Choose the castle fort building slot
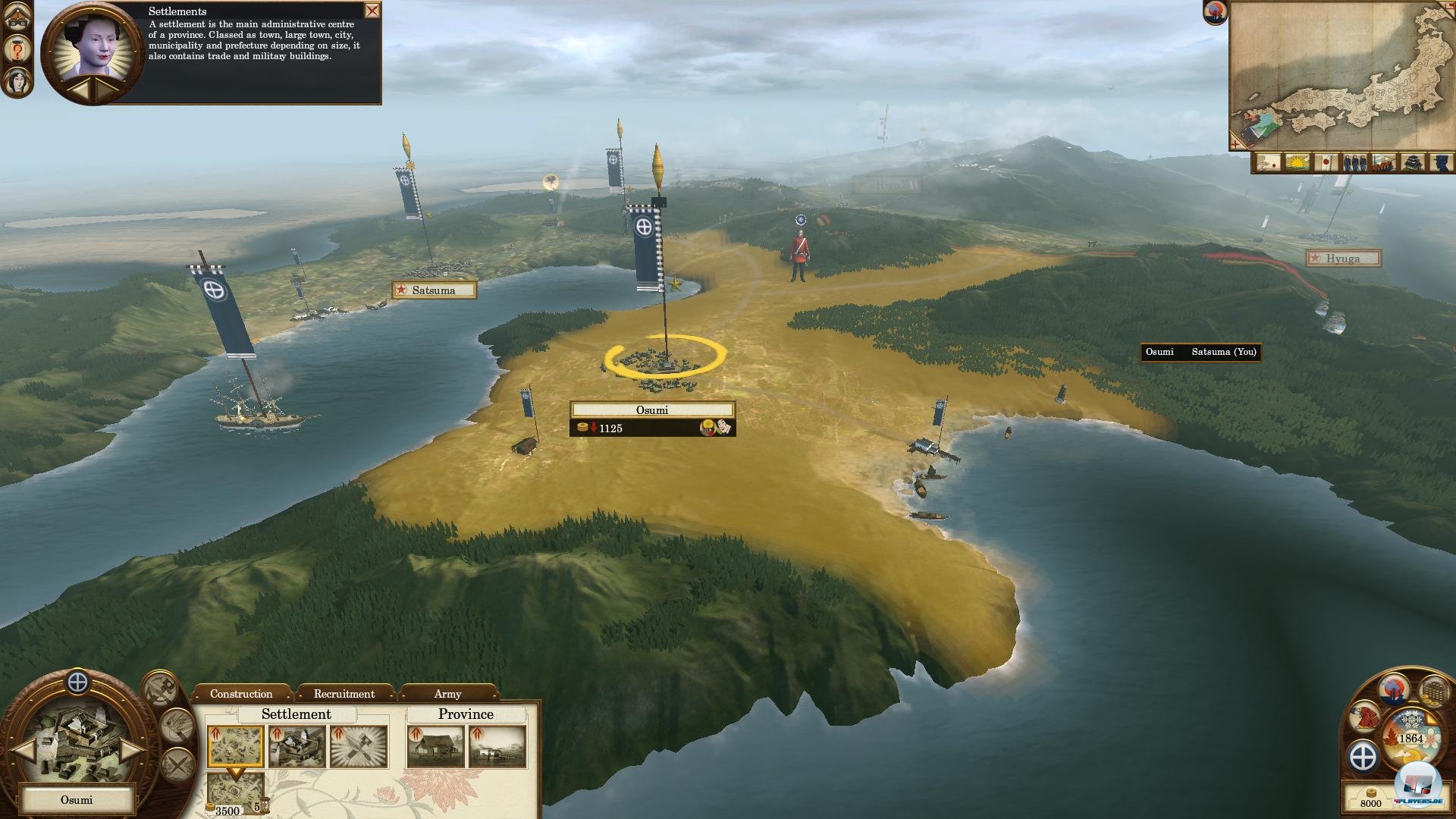Viewport: 1456px width, 819px height. [x=297, y=746]
